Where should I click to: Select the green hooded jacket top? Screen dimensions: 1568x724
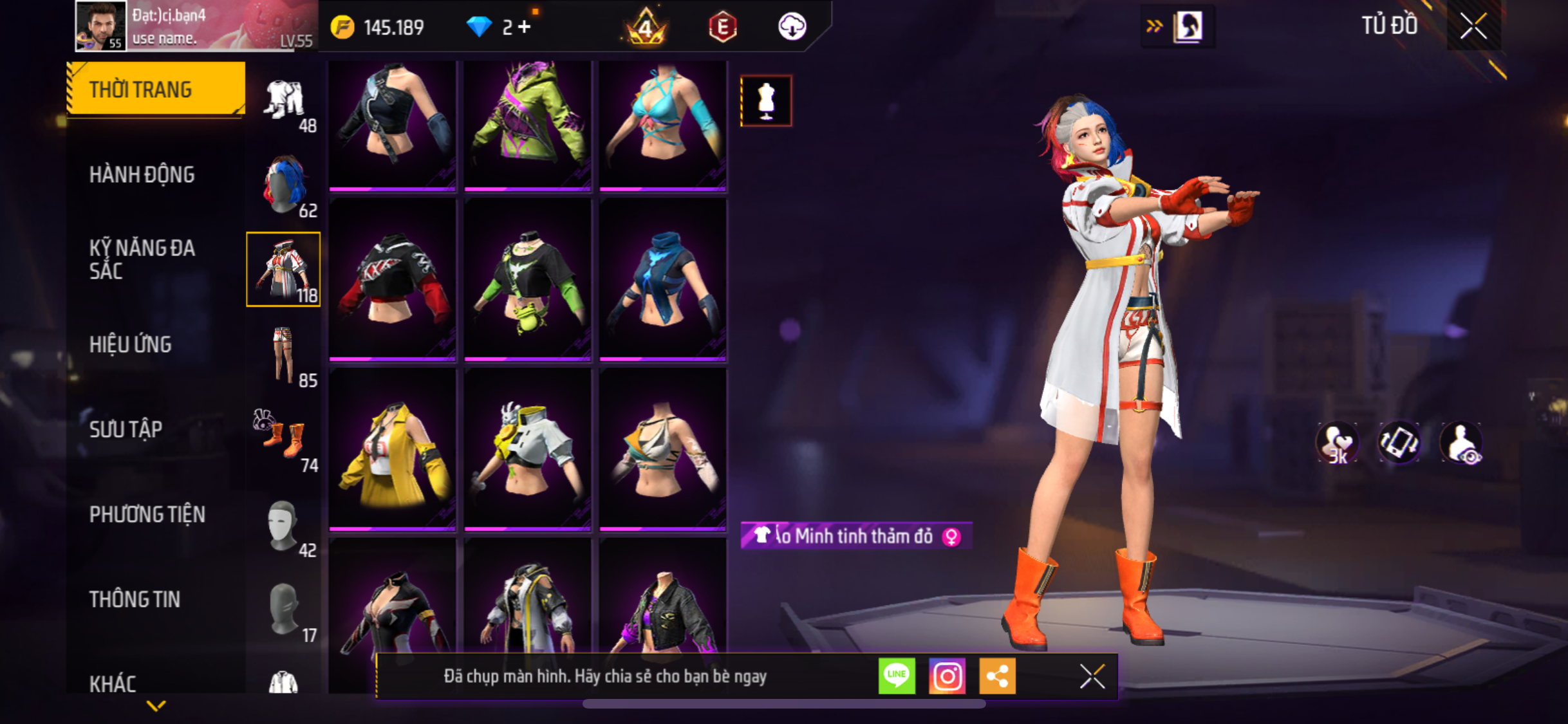coord(528,124)
